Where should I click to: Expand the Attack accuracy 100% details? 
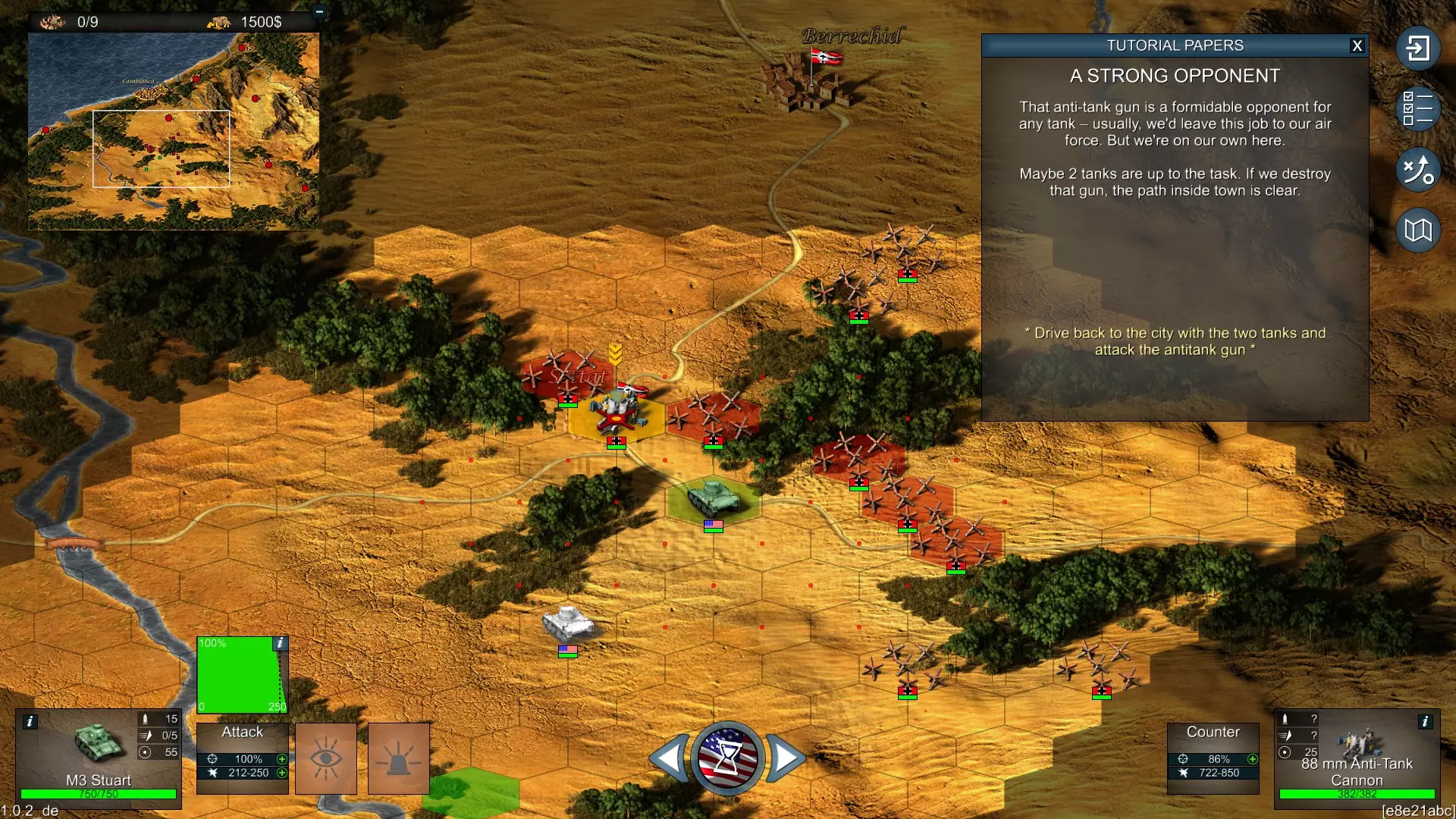point(282,759)
